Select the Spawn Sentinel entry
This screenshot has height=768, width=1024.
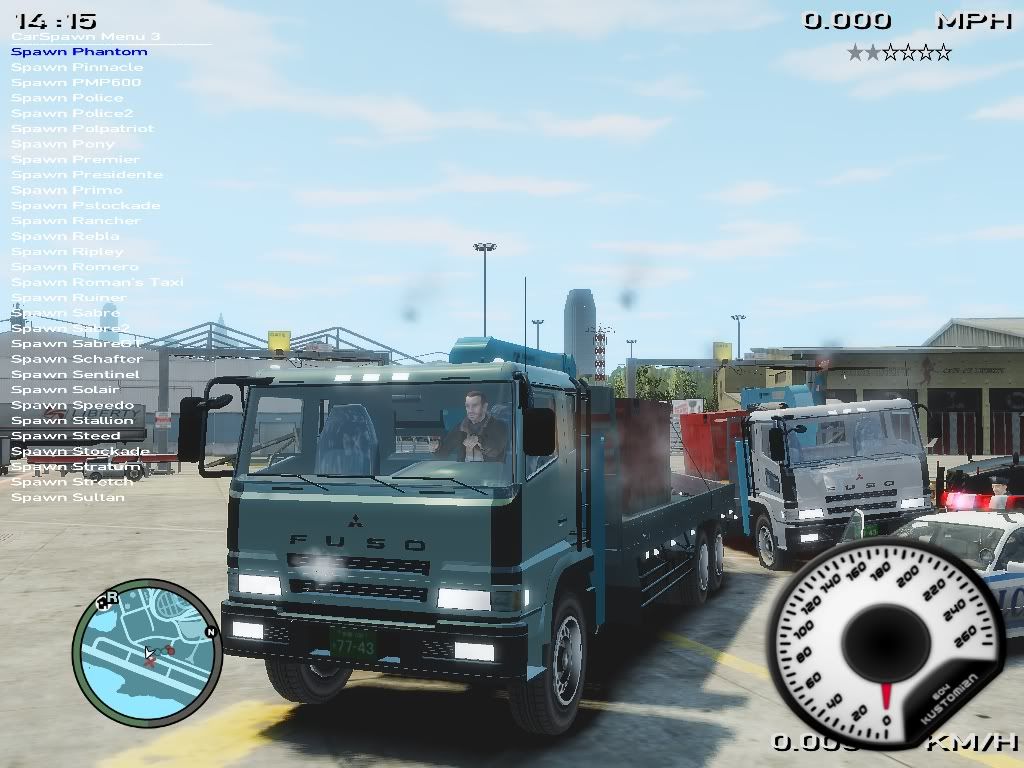click(76, 375)
